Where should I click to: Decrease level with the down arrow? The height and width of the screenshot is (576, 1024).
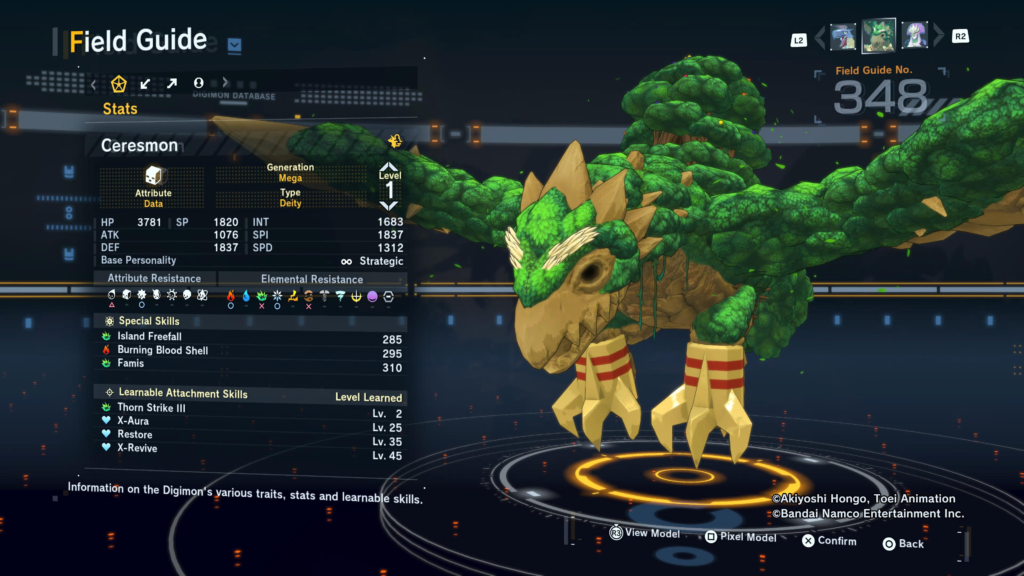[x=389, y=204]
